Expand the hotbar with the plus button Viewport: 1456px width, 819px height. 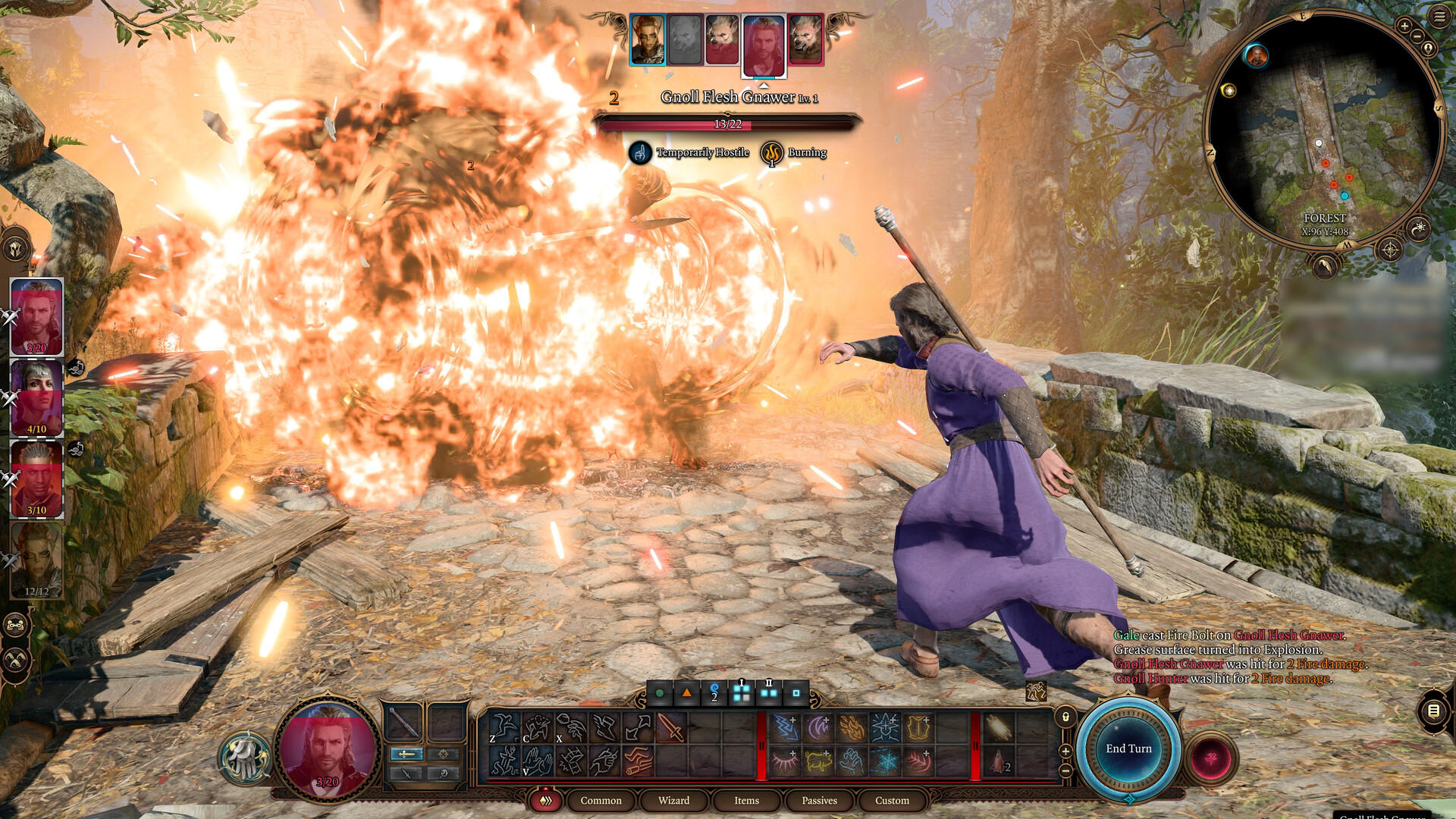pyautogui.click(x=1065, y=751)
